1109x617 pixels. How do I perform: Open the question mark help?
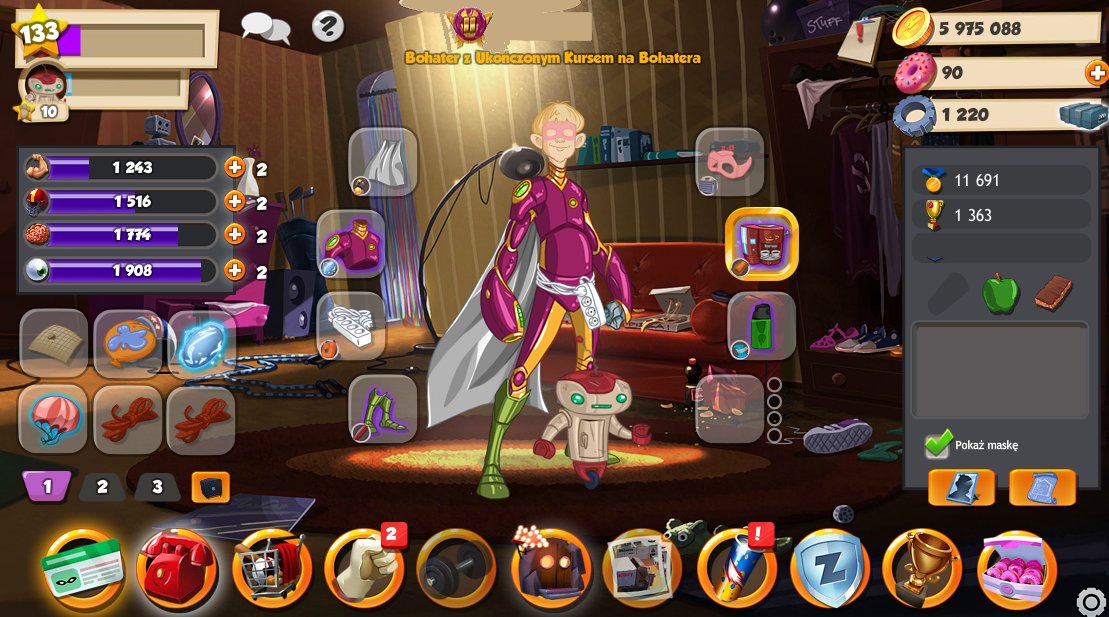pyautogui.click(x=328, y=26)
